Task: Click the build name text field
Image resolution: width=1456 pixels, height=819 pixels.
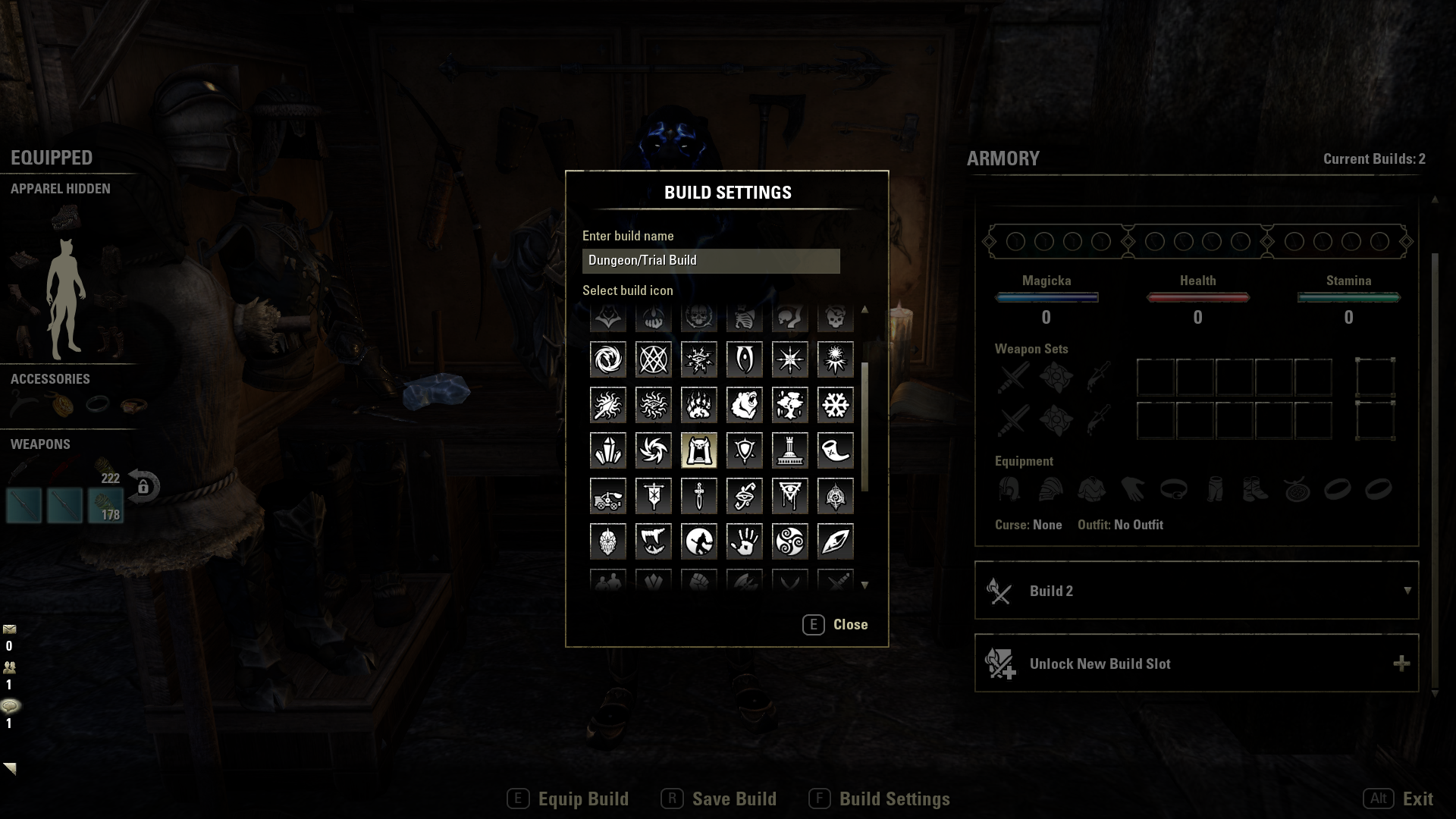Action: 711,261
